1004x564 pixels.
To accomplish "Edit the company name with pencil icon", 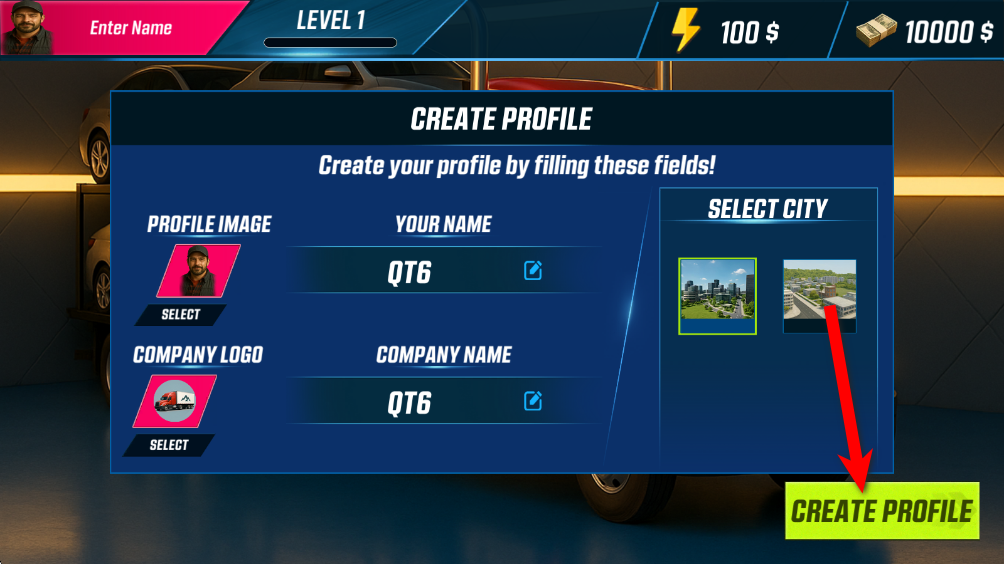I will [x=533, y=401].
